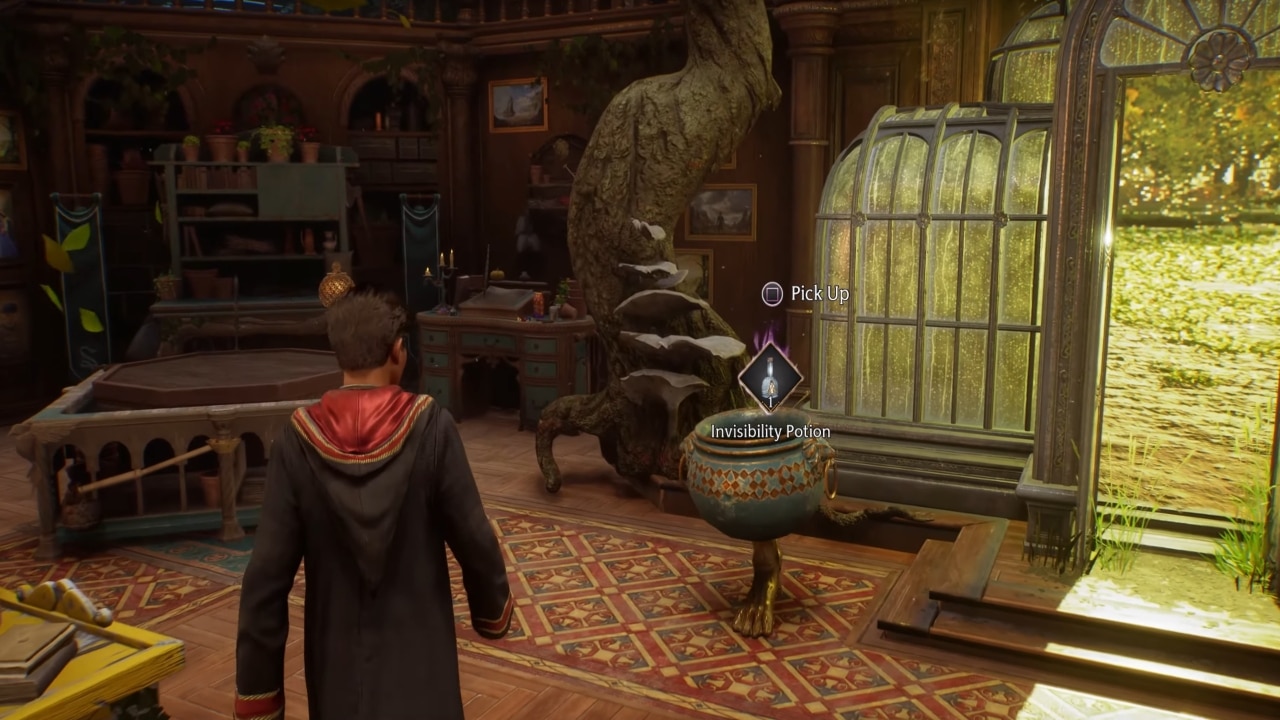
Task: Select the Pick Up prompt text
Action: 818,294
